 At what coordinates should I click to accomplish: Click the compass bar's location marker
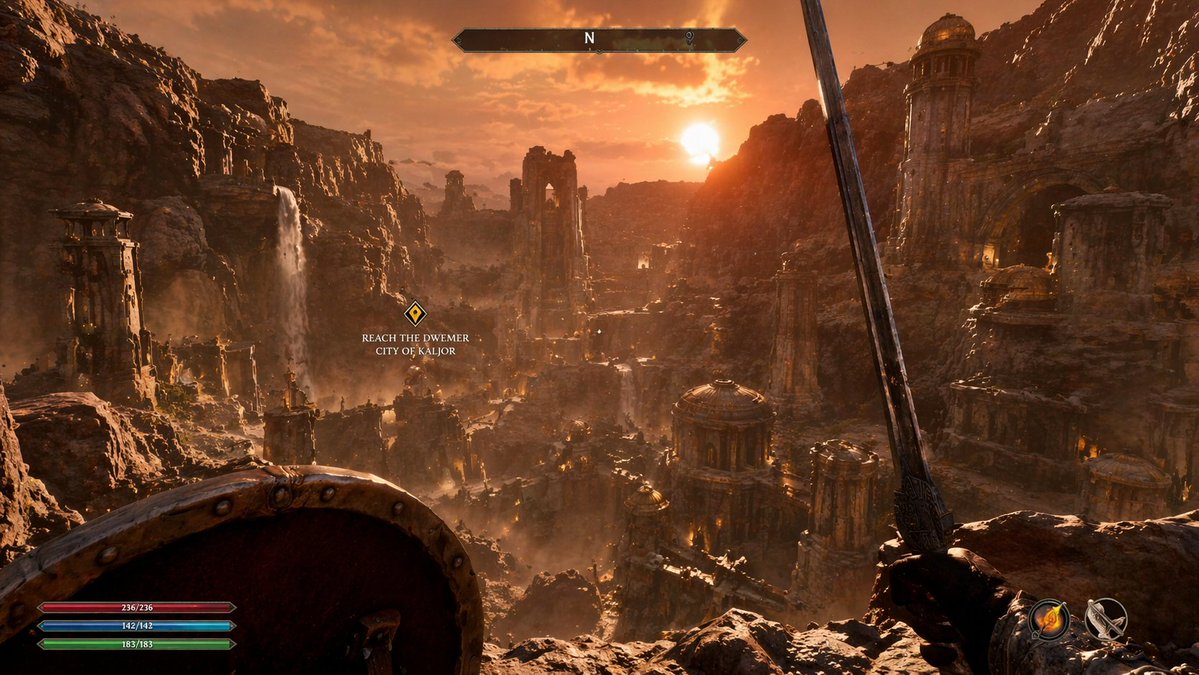tap(690, 39)
